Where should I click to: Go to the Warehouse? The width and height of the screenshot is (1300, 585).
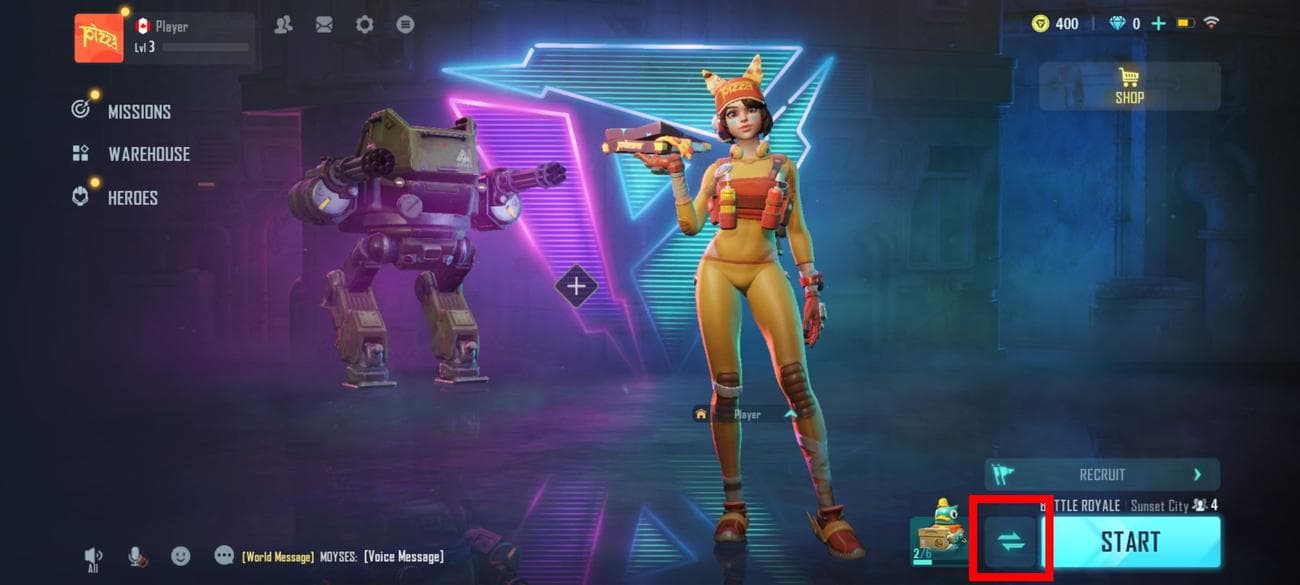(148, 154)
